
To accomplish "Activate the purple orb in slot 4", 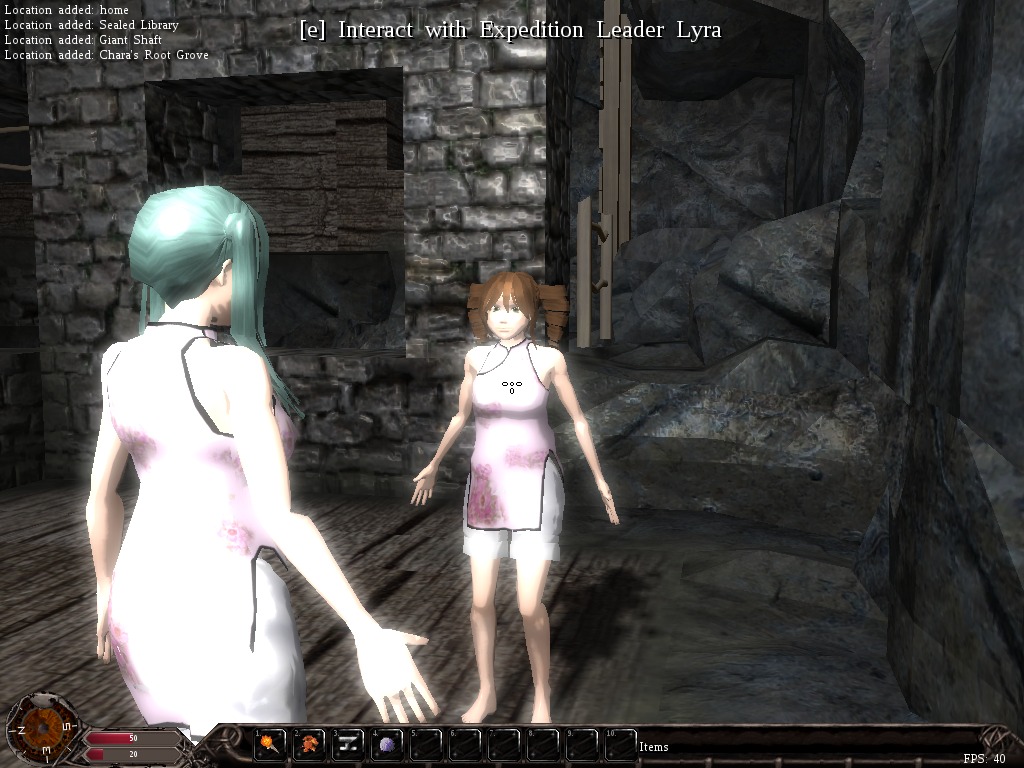I will pyautogui.click(x=388, y=745).
